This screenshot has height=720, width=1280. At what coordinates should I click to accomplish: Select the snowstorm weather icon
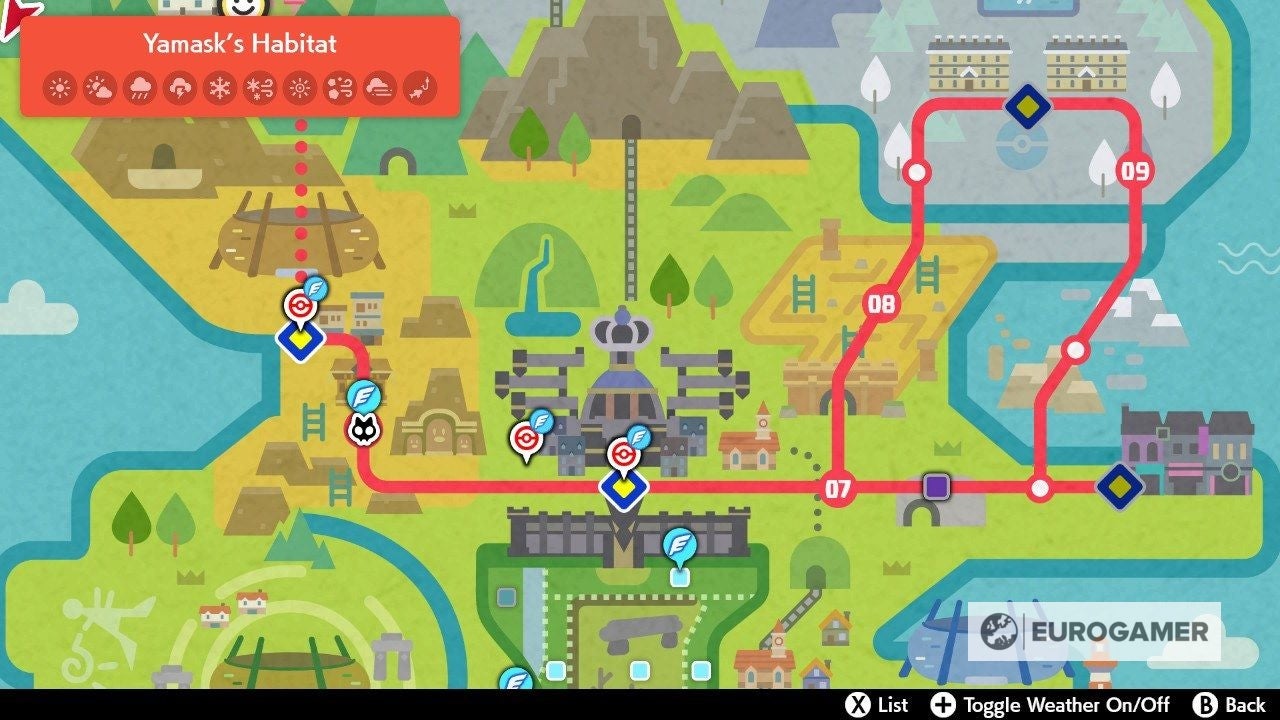[261, 88]
